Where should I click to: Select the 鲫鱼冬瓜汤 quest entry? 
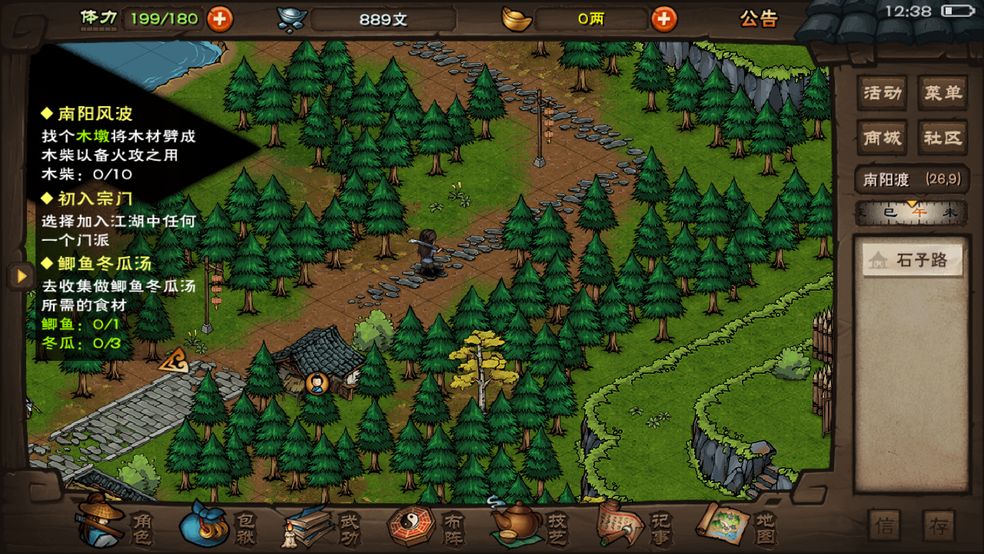102,264
